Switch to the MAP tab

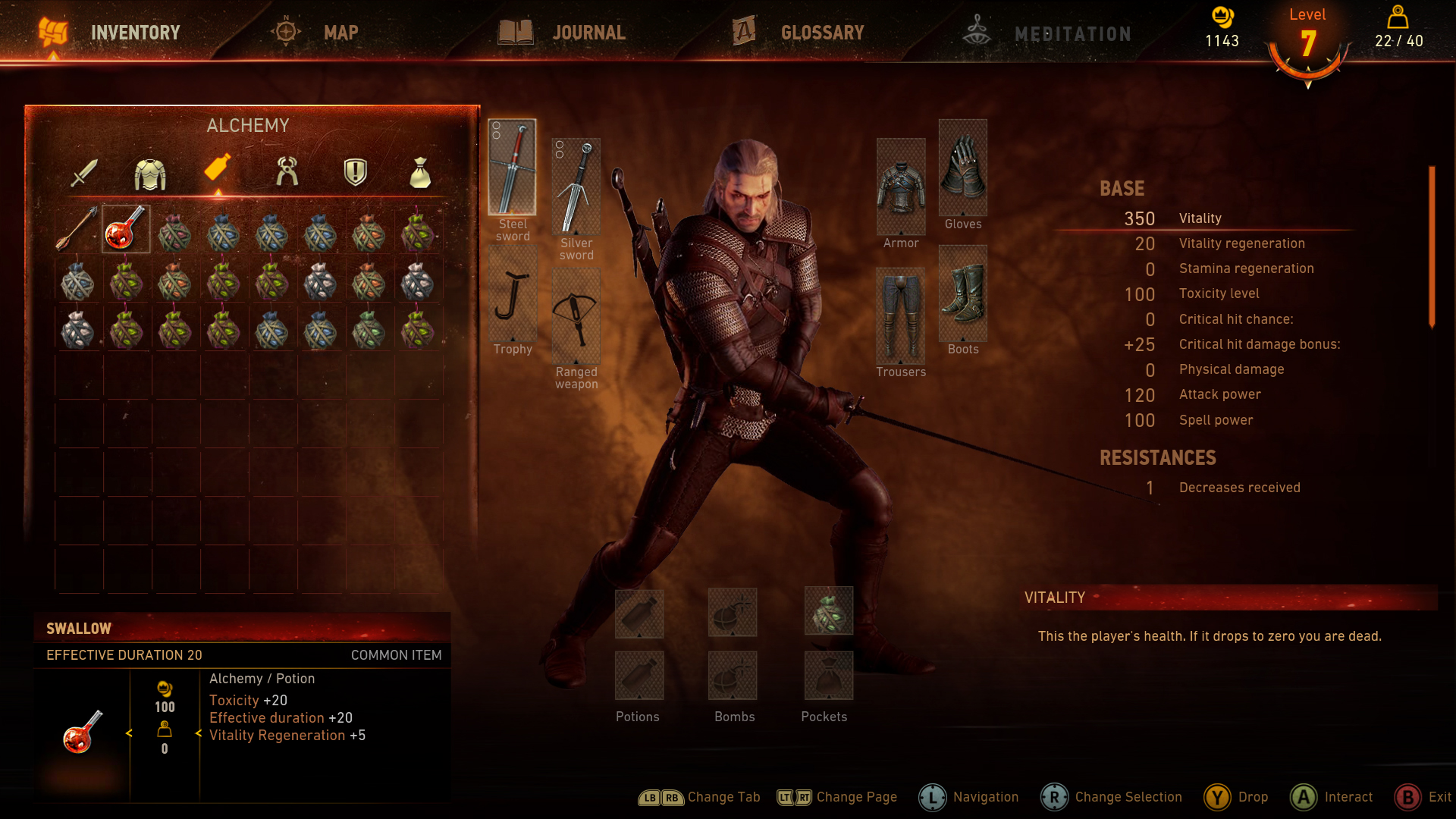pos(340,32)
